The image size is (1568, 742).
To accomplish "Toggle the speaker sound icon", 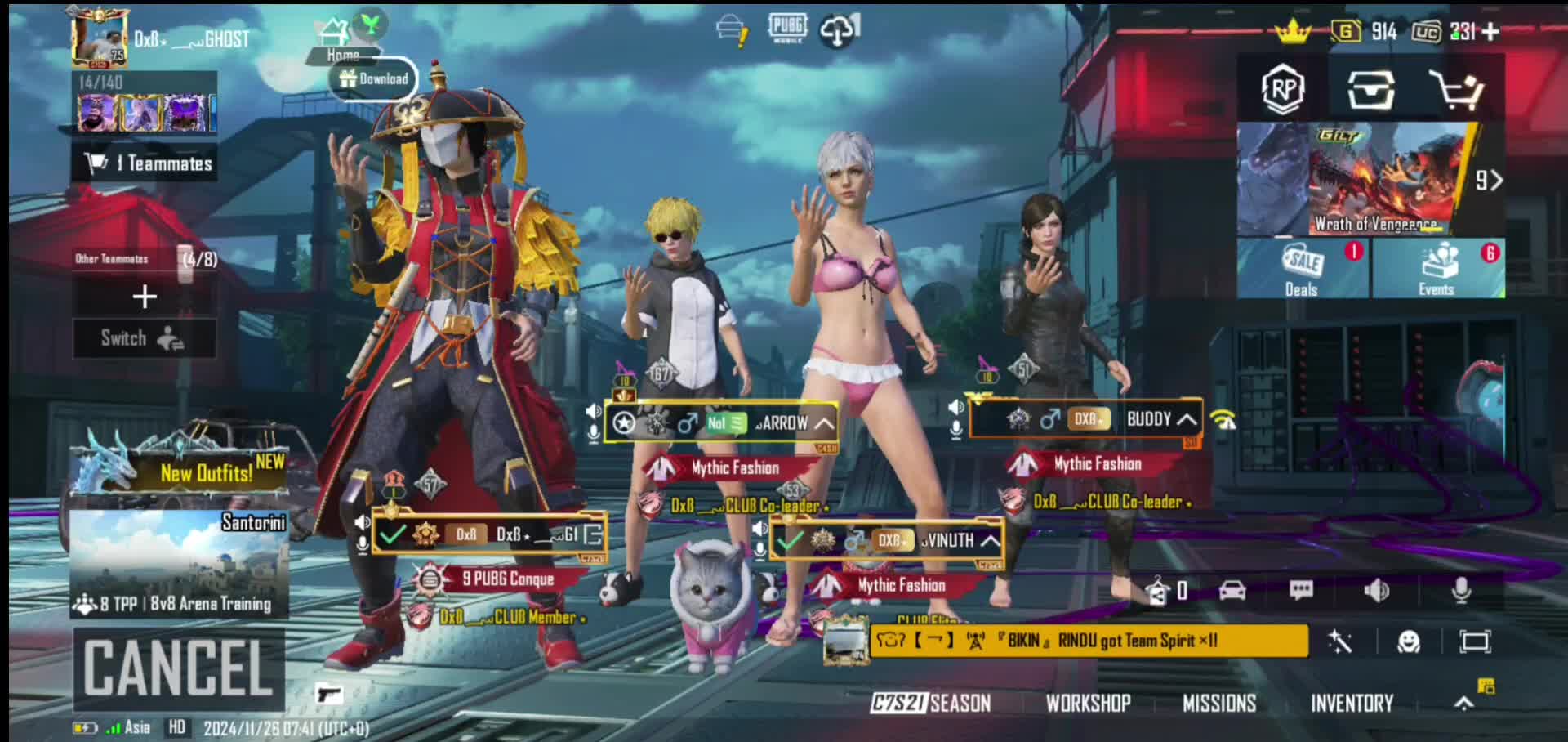I will coord(1377,590).
